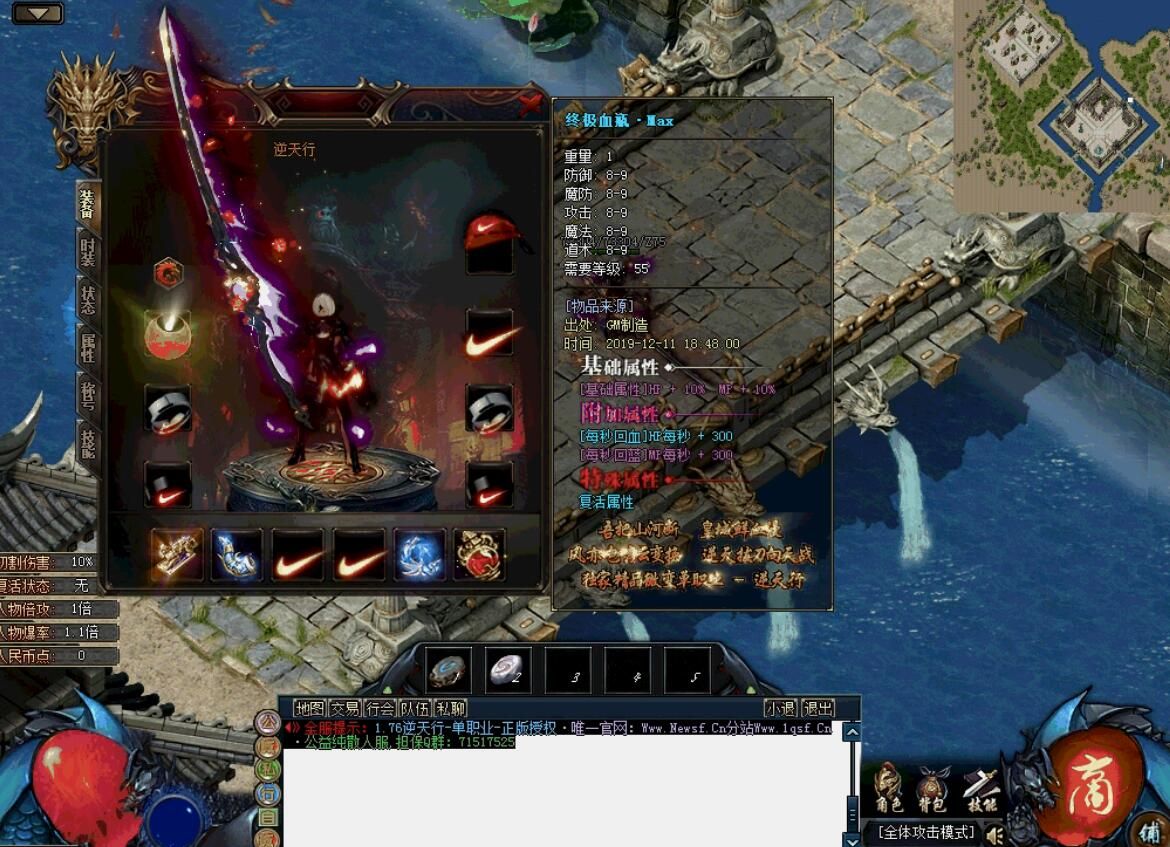Open the 技能 skills panel
The width and height of the screenshot is (1170, 847).
[x=981, y=789]
